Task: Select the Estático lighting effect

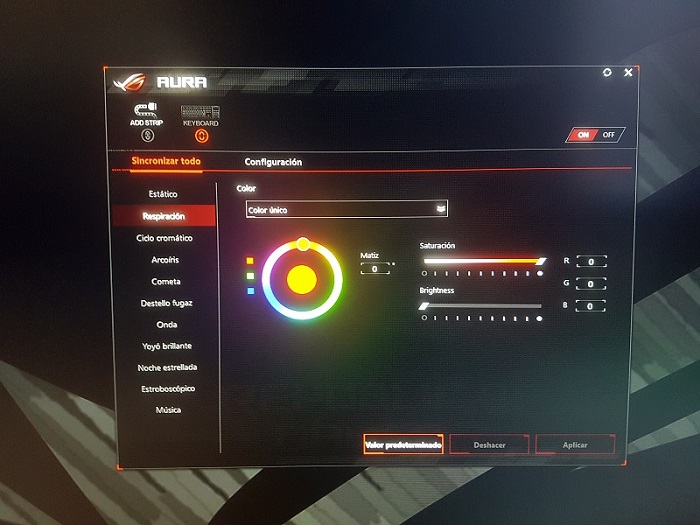Action: [x=163, y=194]
